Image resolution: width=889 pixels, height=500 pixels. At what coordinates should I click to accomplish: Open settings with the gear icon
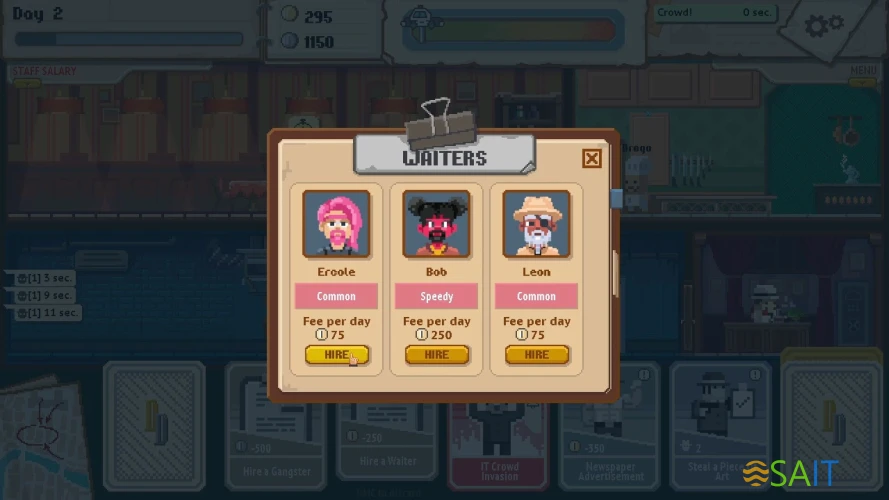pyautogui.click(x=824, y=27)
